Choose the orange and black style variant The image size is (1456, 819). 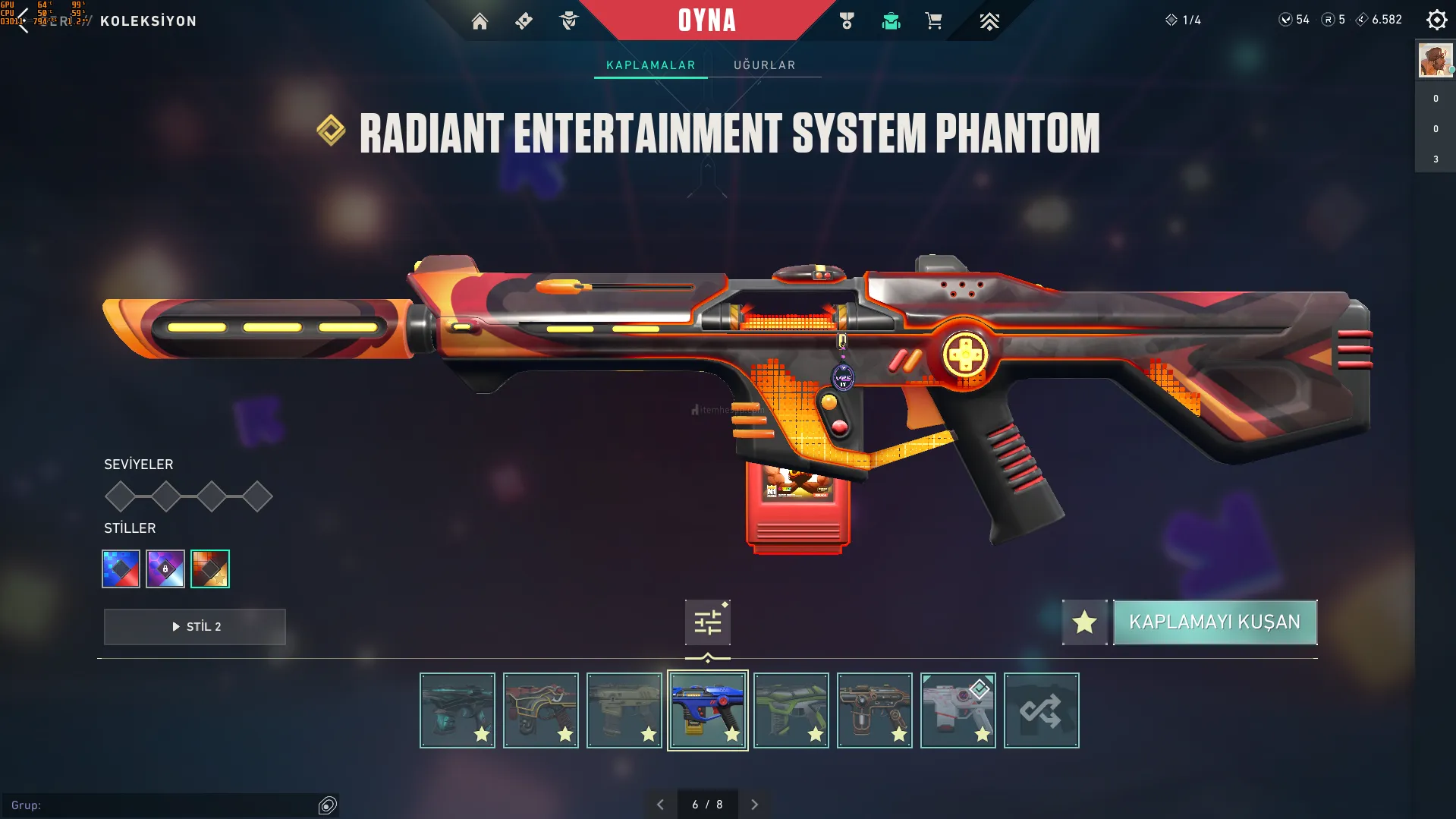(210, 569)
